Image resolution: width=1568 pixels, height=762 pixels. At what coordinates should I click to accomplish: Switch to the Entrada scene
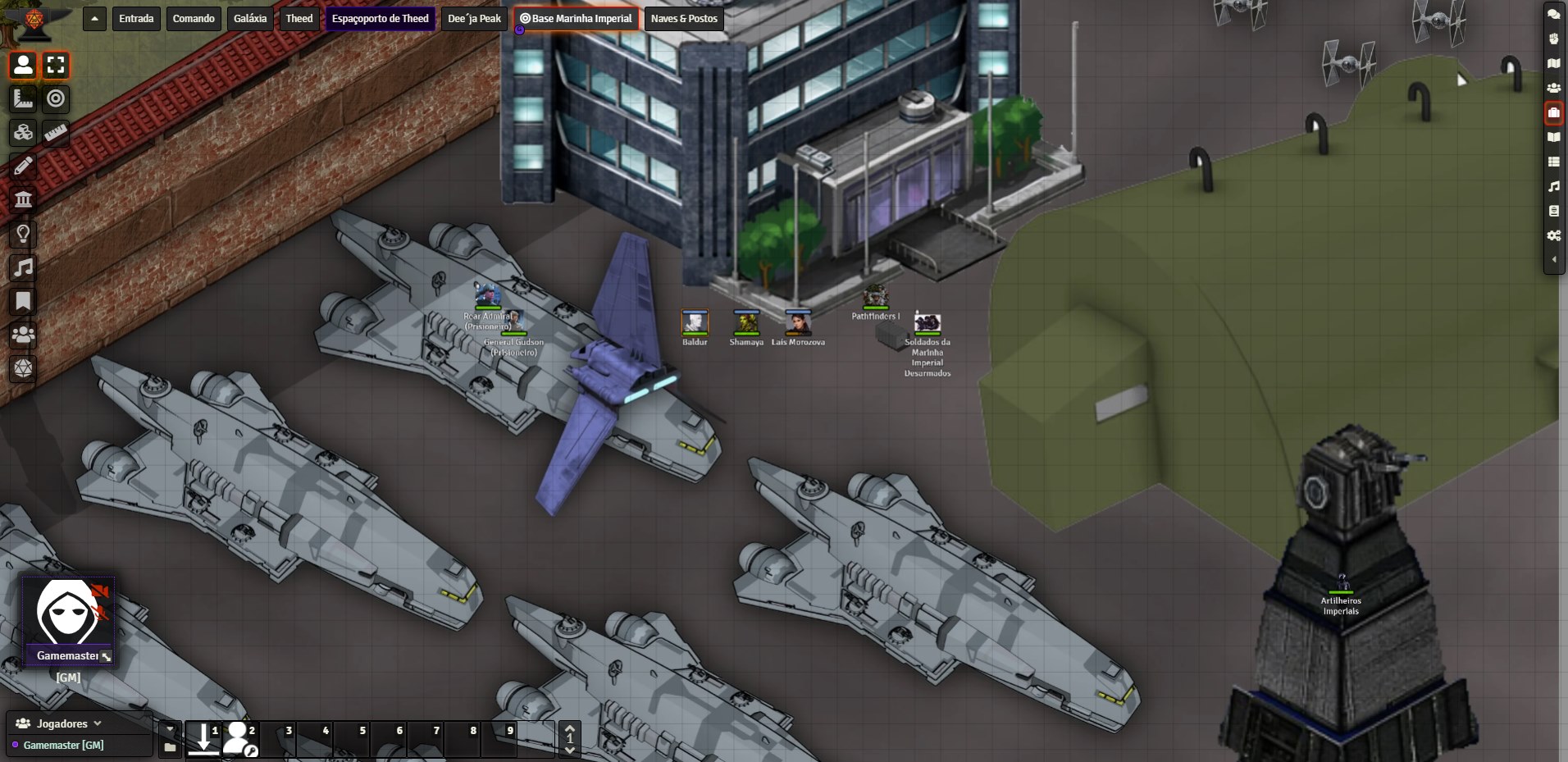(136, 18)
